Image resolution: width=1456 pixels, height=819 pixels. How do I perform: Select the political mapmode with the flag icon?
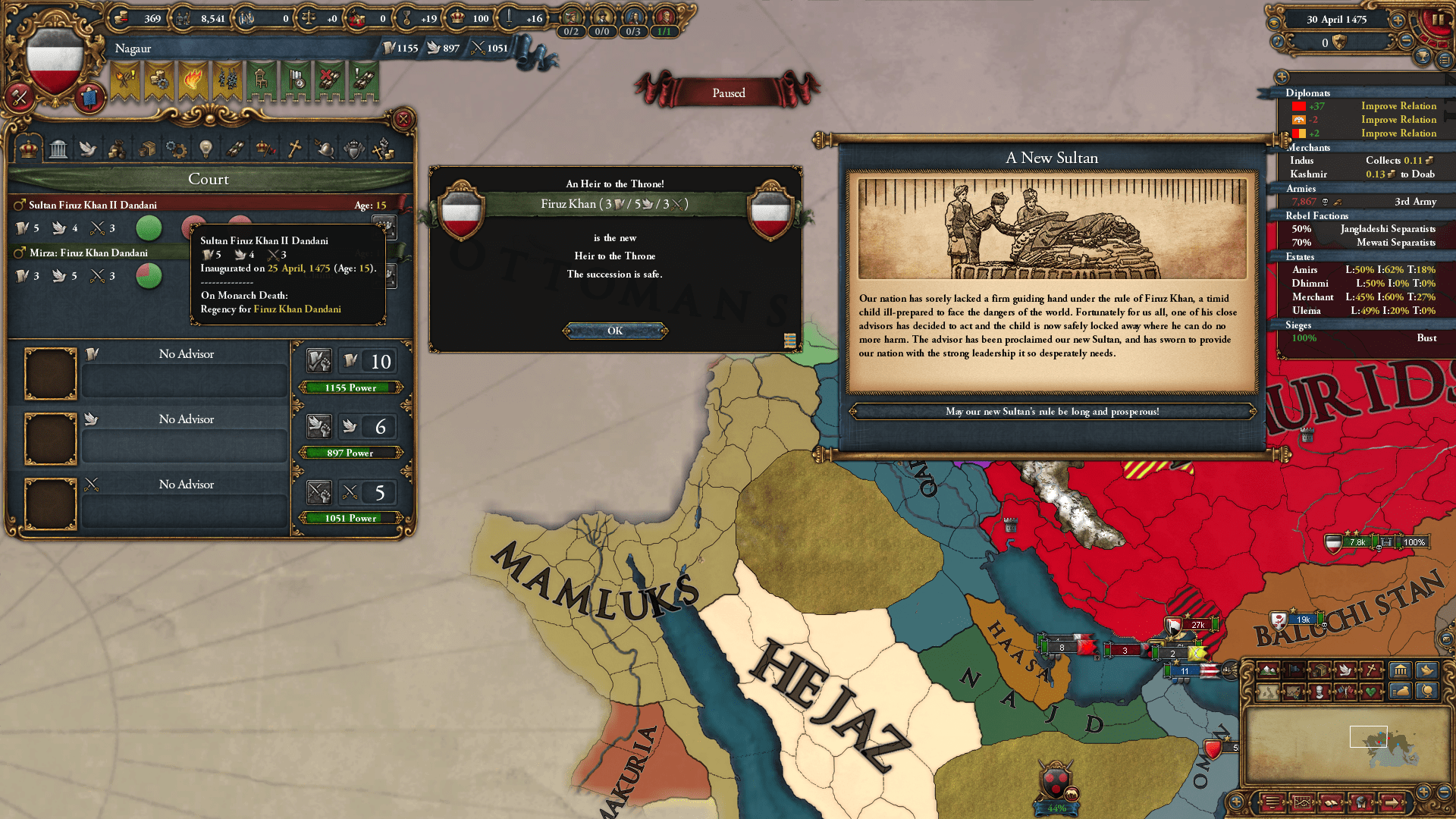[x=1294, y=670]
